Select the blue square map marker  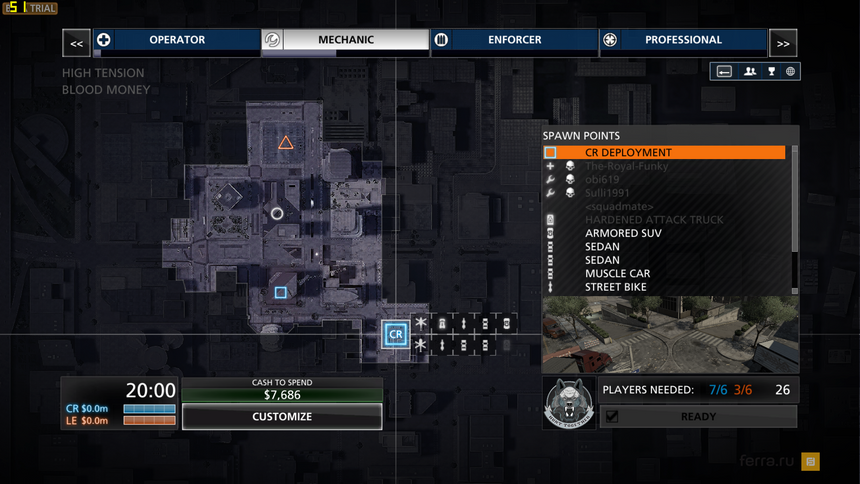(x=281, y=293)
